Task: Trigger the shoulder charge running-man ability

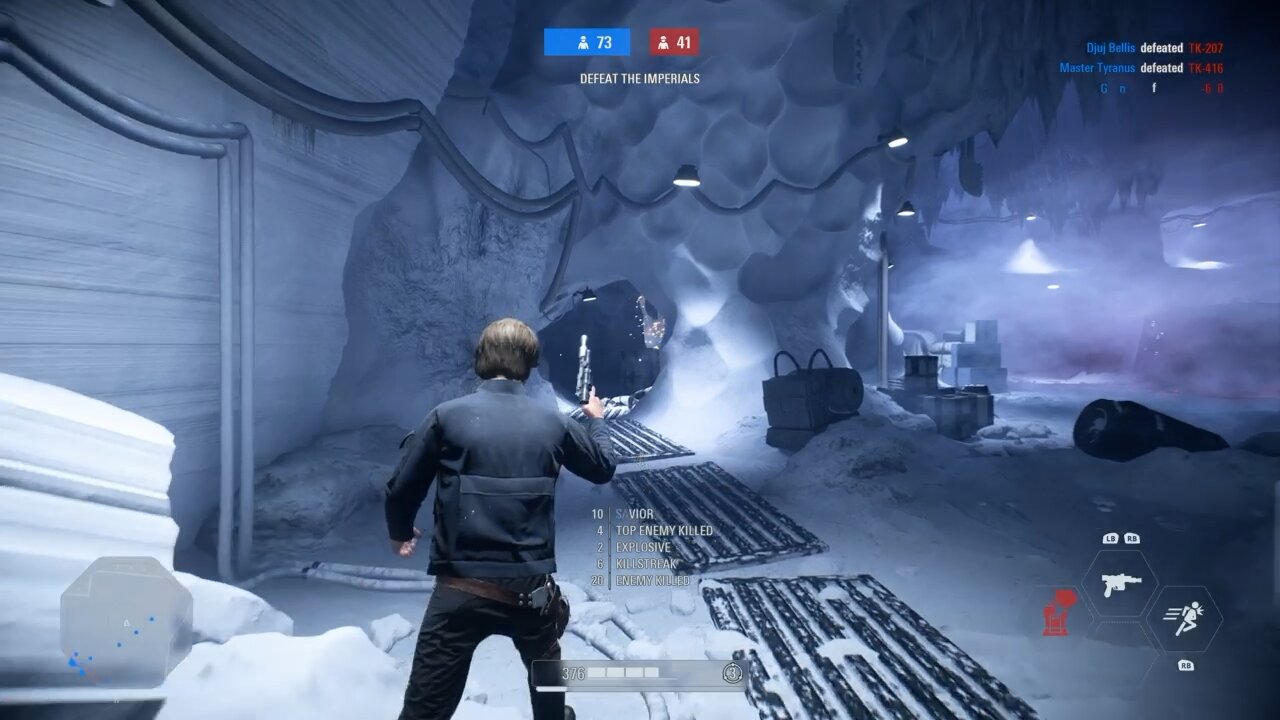Action: pyautogui.click(x=1184, y=619)
